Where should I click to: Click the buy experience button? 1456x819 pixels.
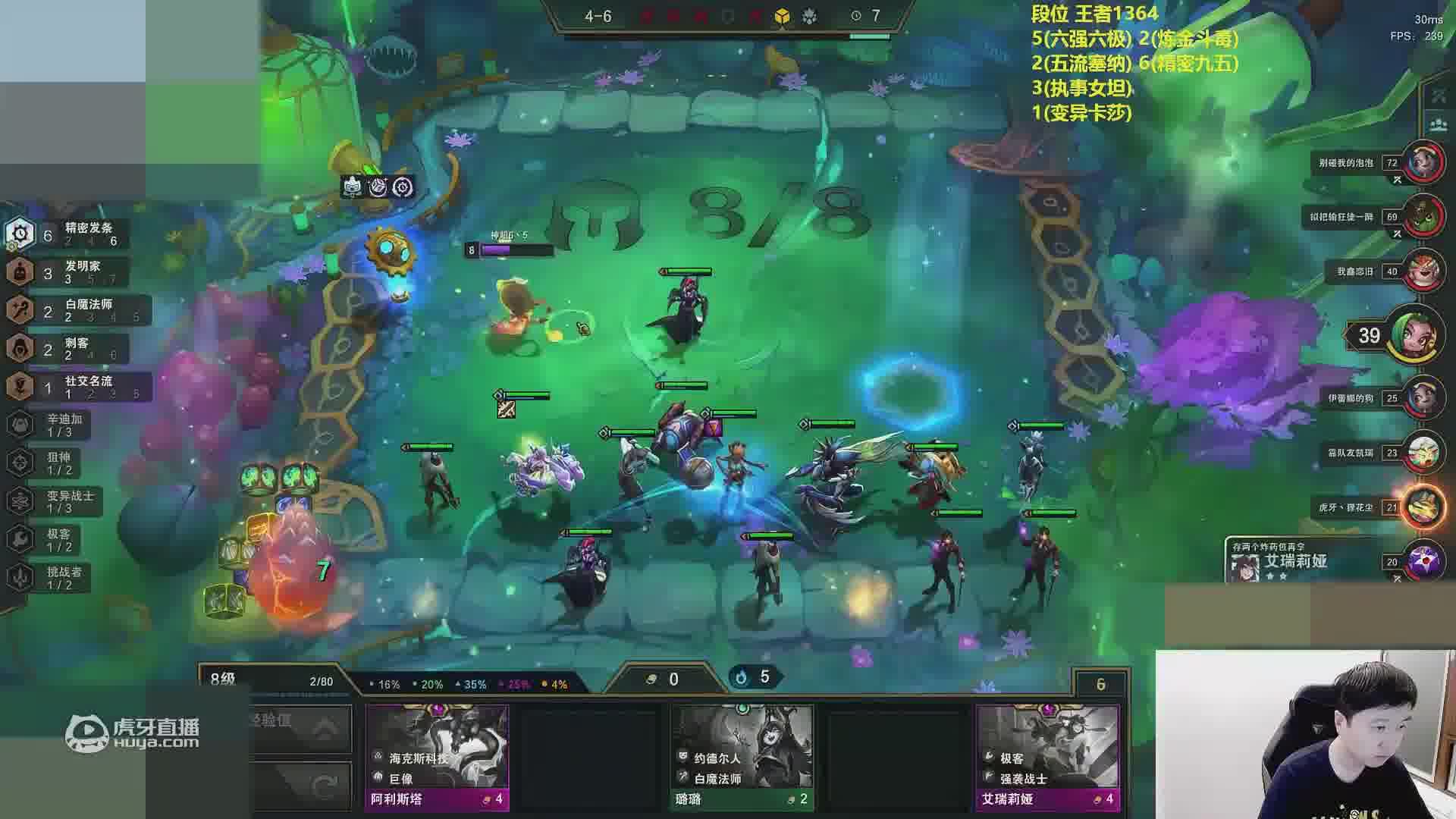pos(300,728)
